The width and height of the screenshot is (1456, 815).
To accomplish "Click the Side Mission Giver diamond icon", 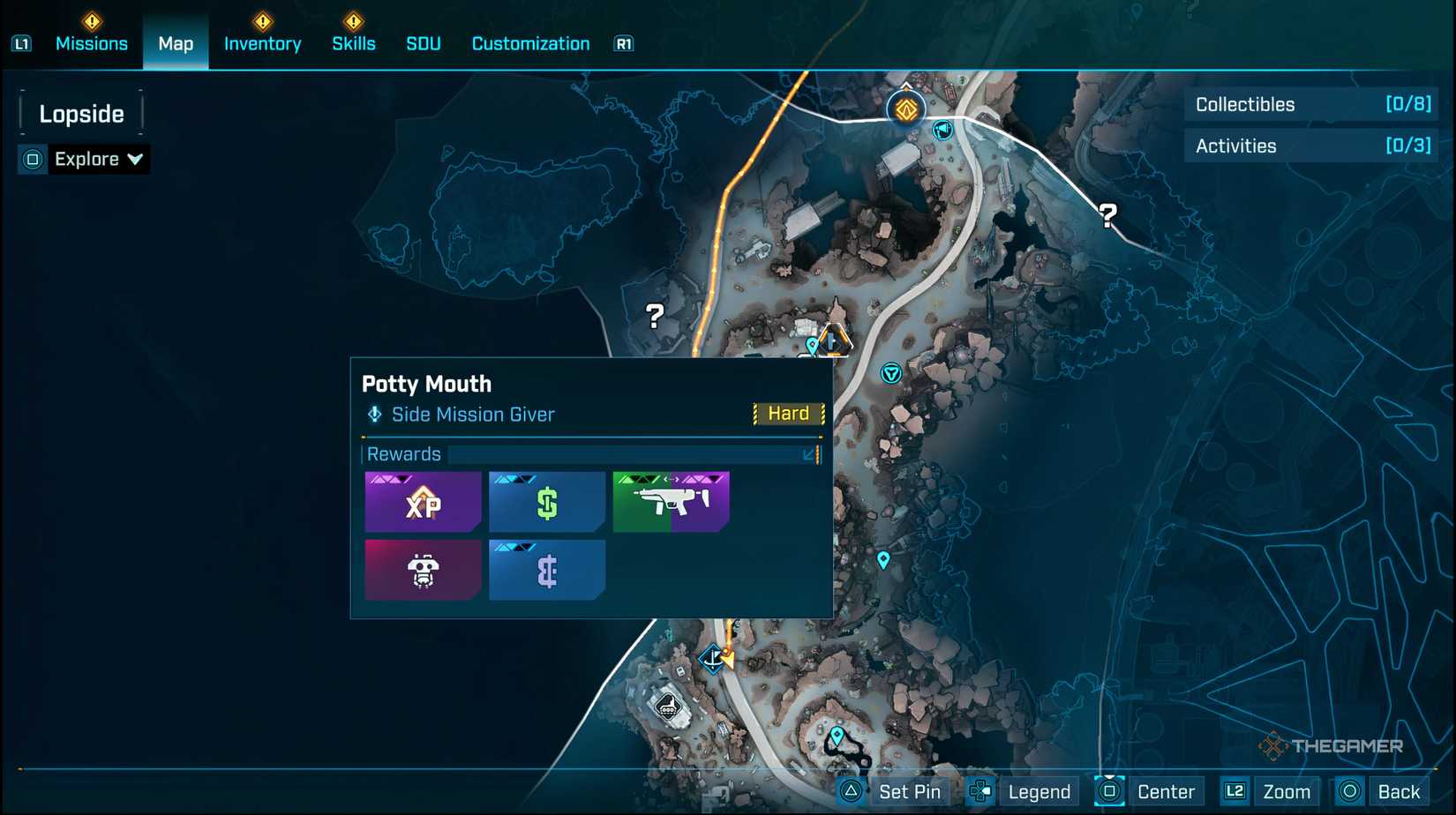I will click(x=373, y=415).
